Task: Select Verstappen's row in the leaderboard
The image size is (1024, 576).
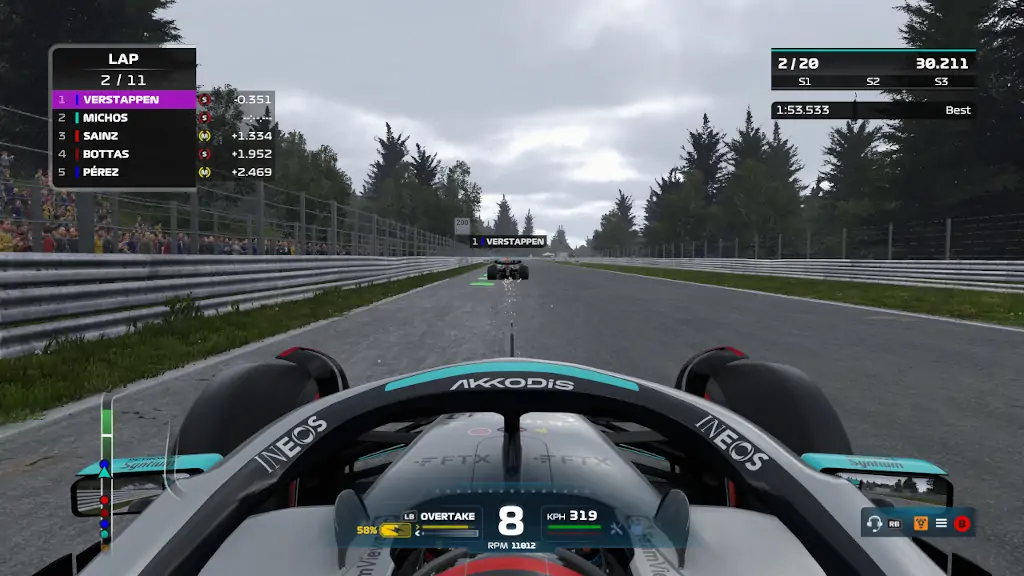Action: [x=124, y=100]
